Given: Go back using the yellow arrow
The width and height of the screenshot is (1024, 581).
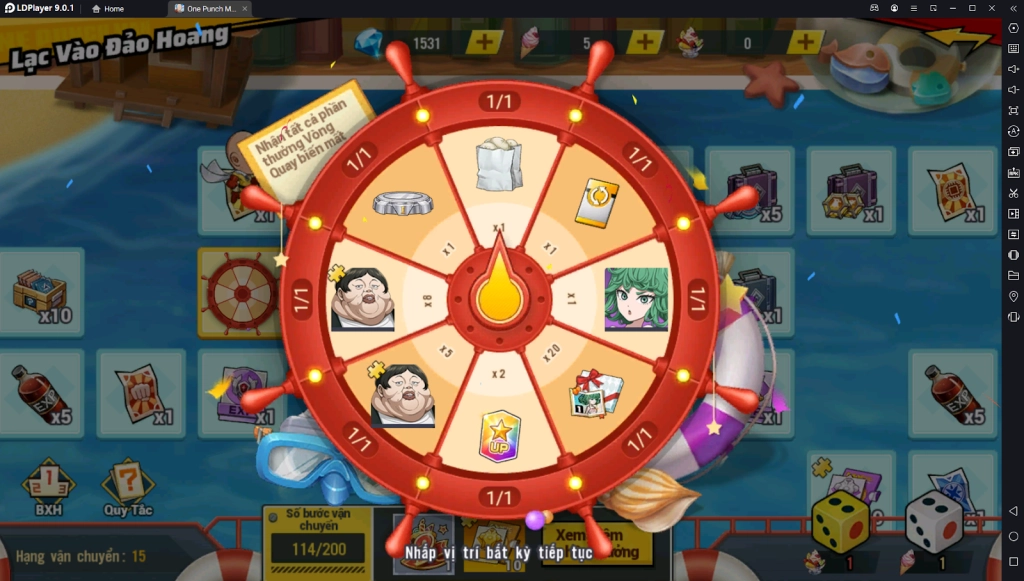Looking at the screenshot, I should tap(956, 42).
